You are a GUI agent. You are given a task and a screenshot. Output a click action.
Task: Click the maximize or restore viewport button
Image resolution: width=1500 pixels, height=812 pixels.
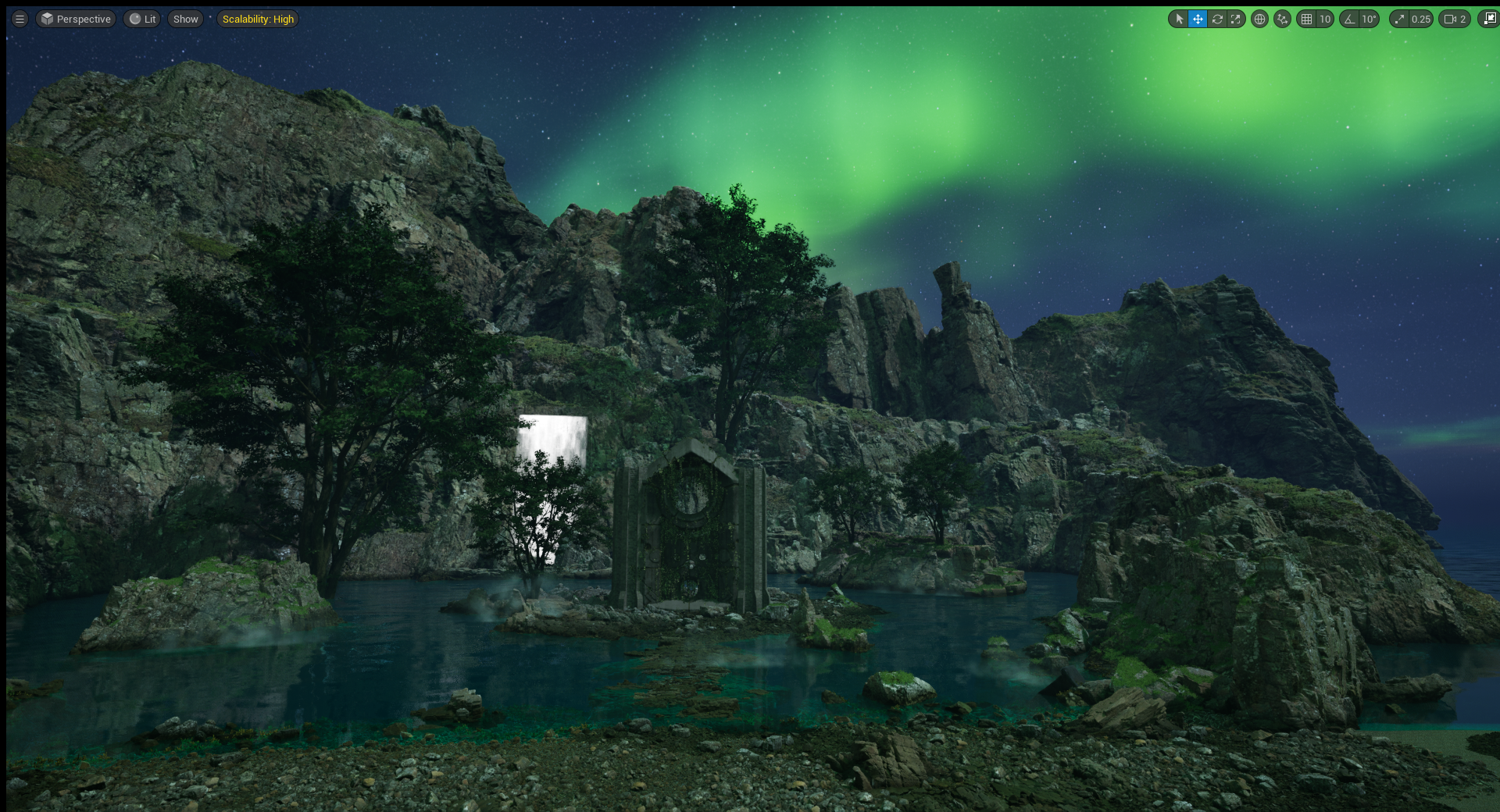point(1489,19)
